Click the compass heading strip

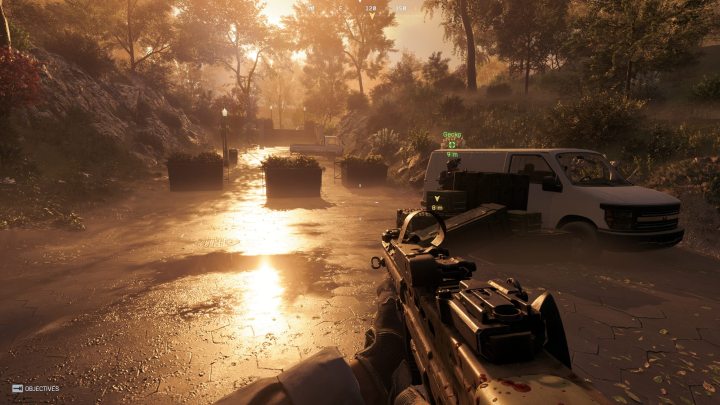click(x=385, y=8)
